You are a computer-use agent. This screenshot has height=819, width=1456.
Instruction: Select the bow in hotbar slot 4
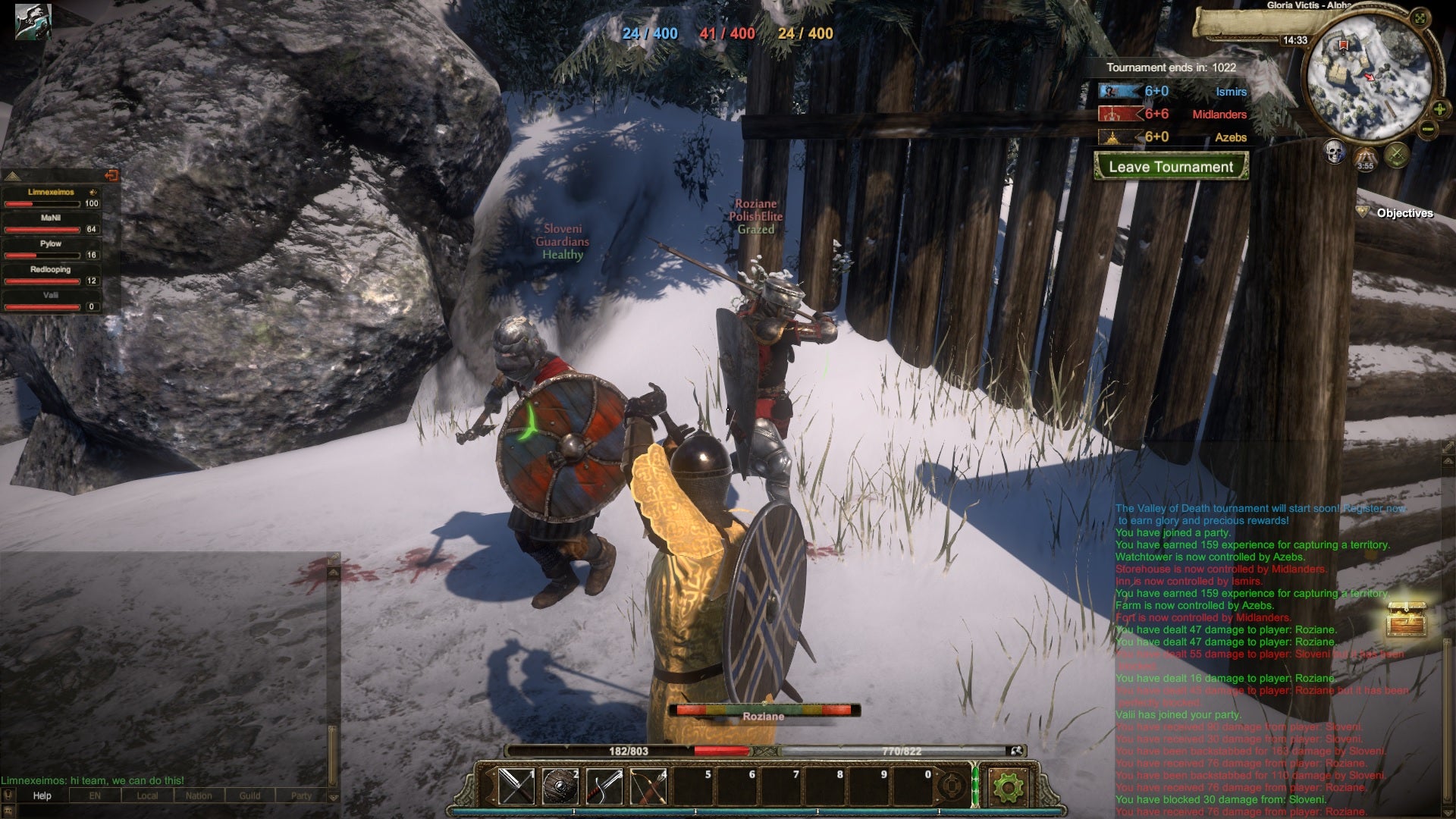[x=647, y=786]
